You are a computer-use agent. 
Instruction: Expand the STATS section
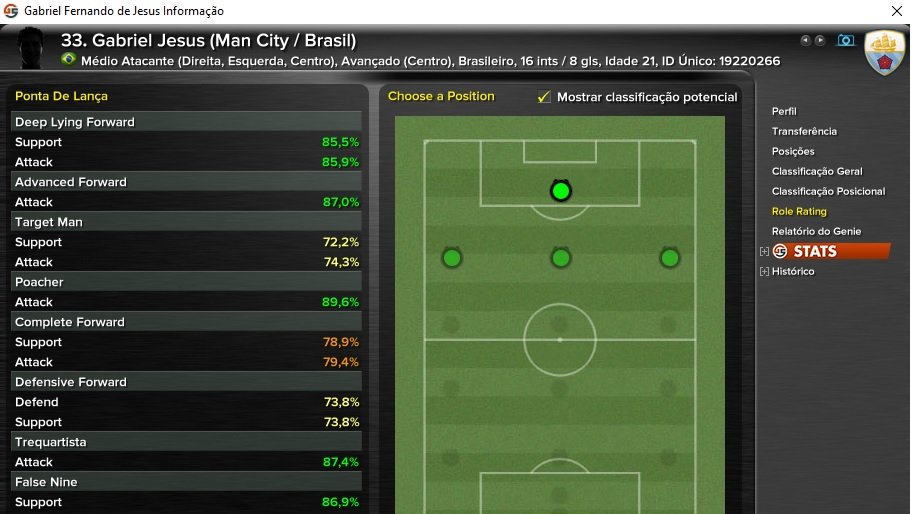tap(765, 251)
